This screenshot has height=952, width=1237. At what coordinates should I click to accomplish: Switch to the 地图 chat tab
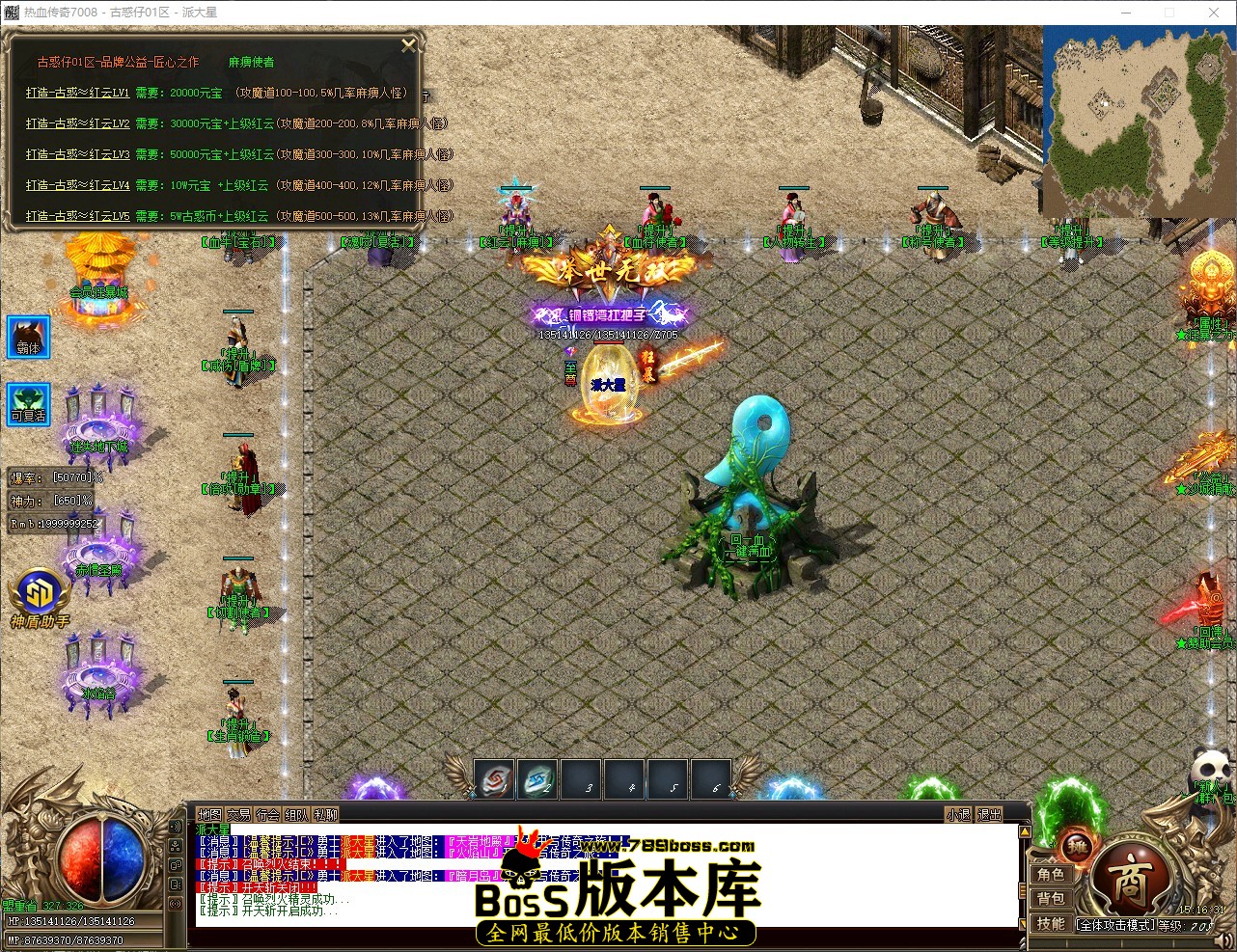pyautogui.click(x=209, y=814)
